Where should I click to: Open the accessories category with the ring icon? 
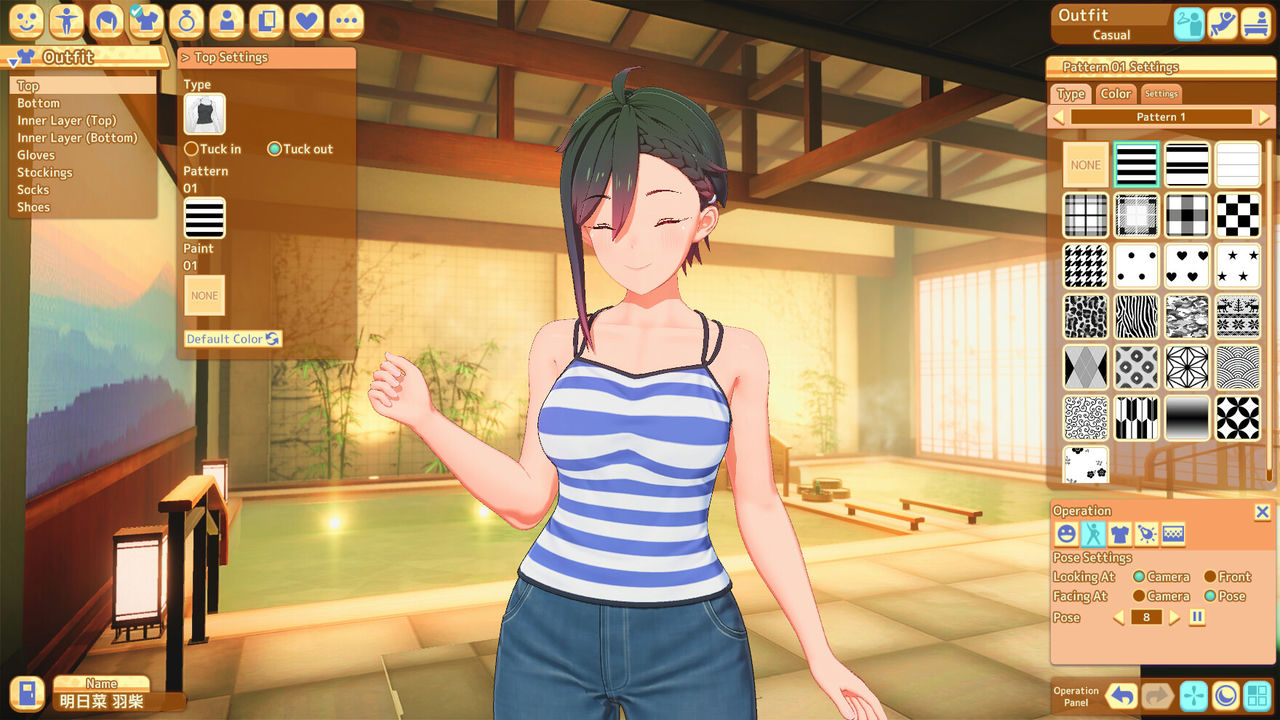pos(186,21)
